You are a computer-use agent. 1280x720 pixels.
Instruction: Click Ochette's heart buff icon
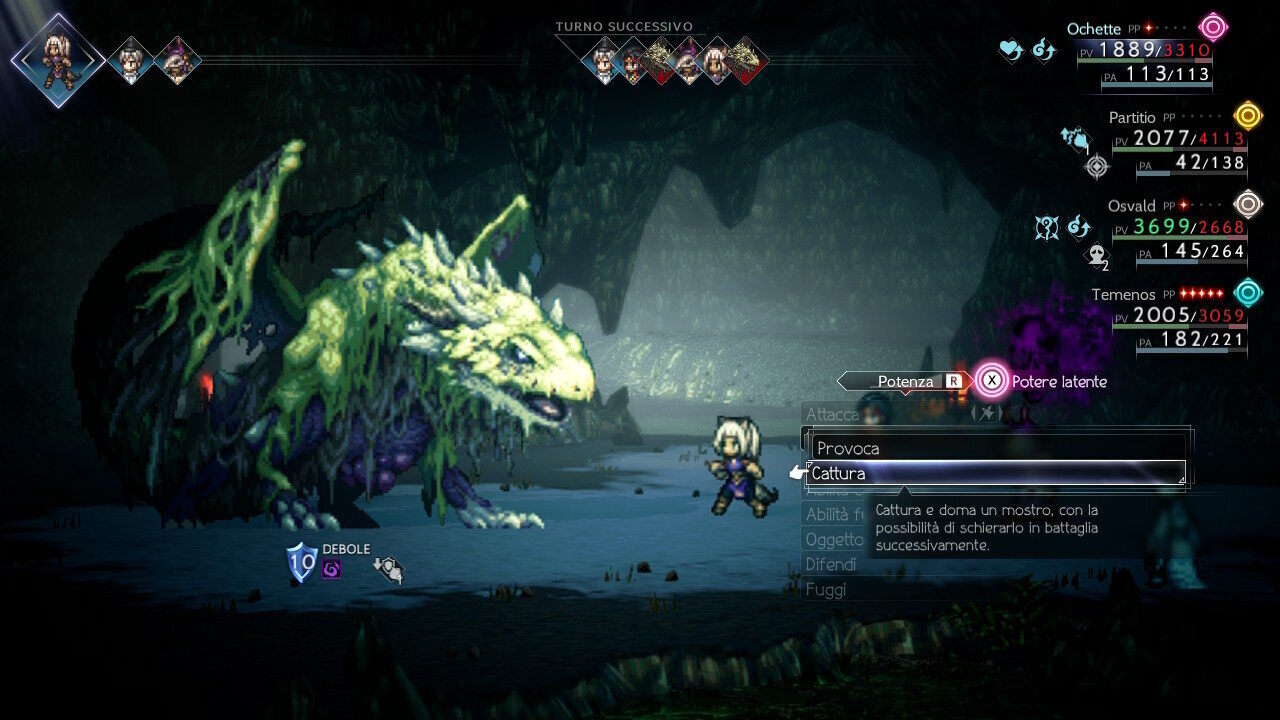(x=1012, y=49)
